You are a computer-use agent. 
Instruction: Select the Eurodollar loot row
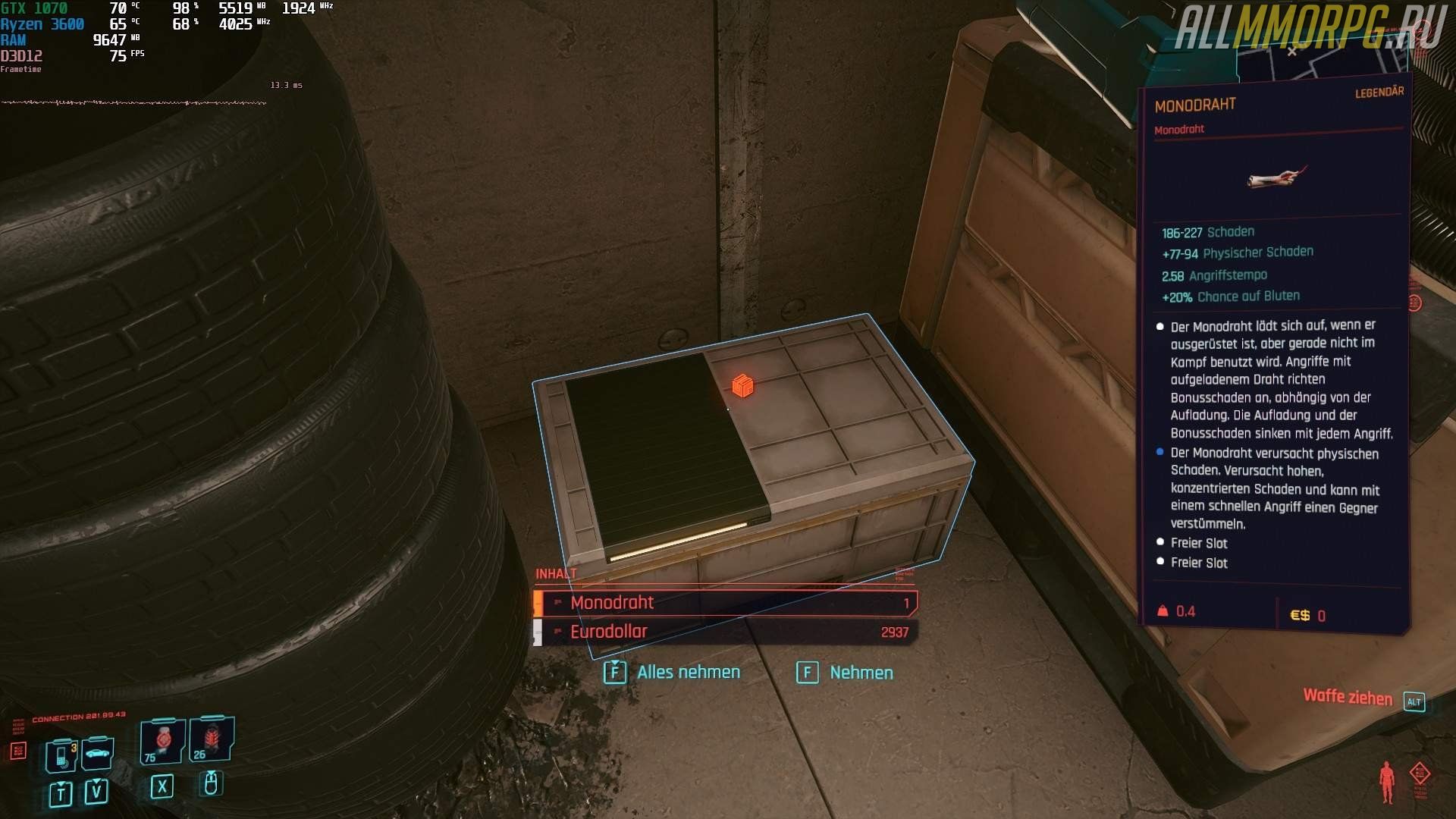tap(725, 632)
